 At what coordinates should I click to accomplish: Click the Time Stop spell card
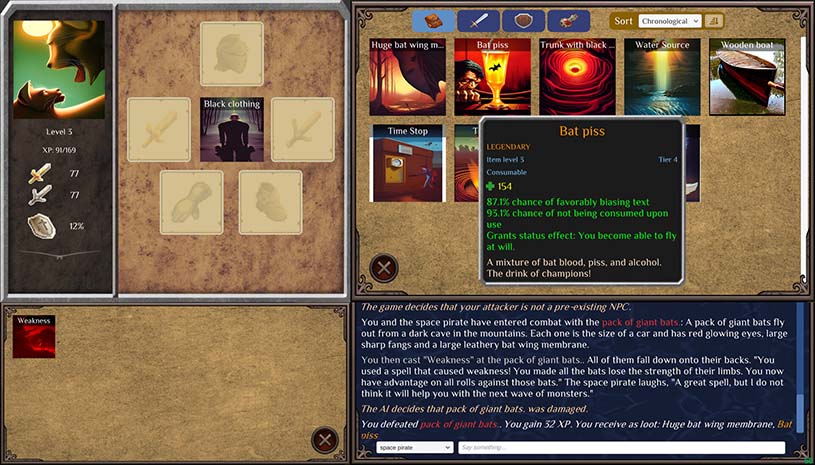[407, 163]
